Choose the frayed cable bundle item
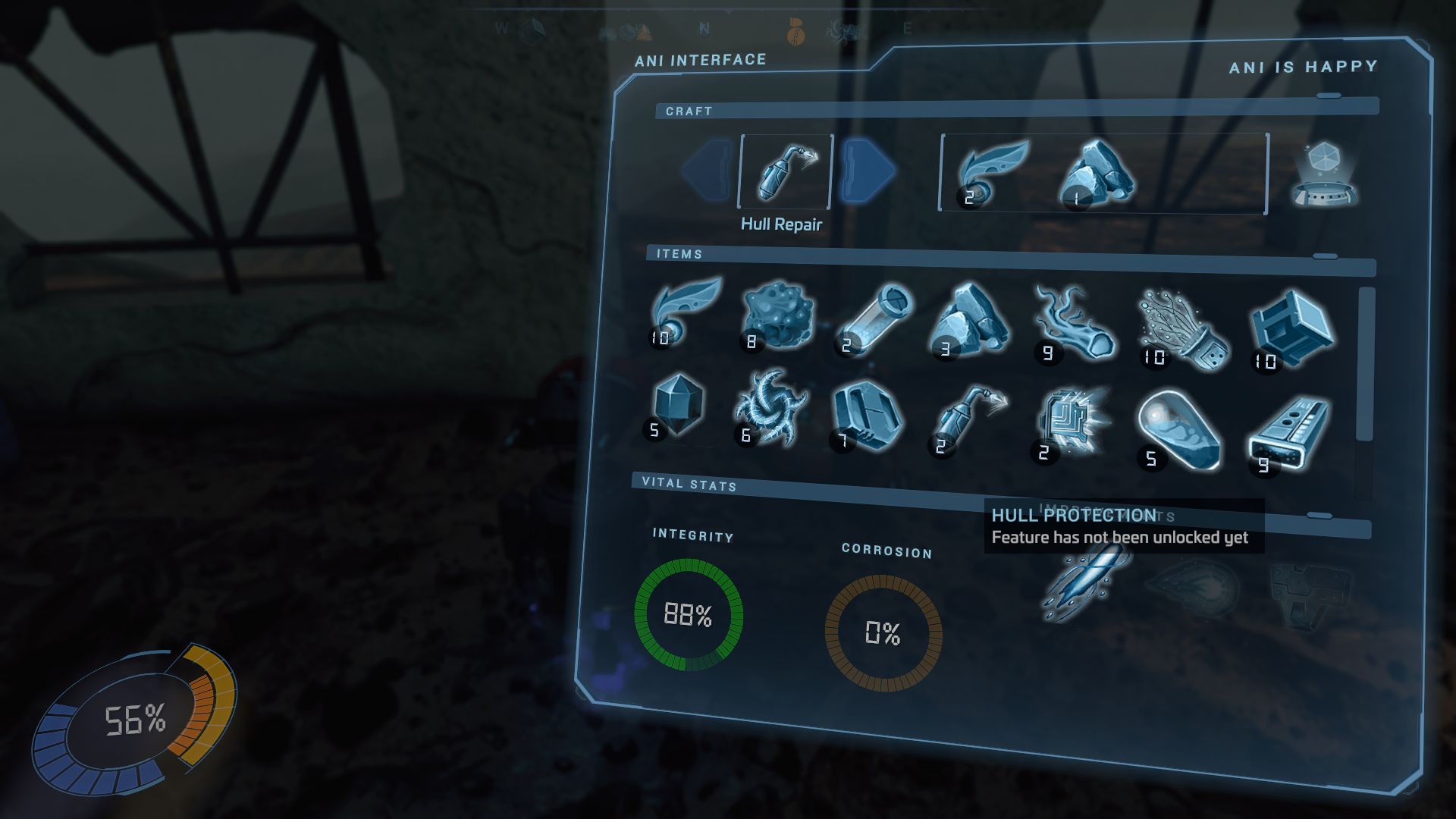This screenshot has width=1456, height=819. pos(1178,329)
